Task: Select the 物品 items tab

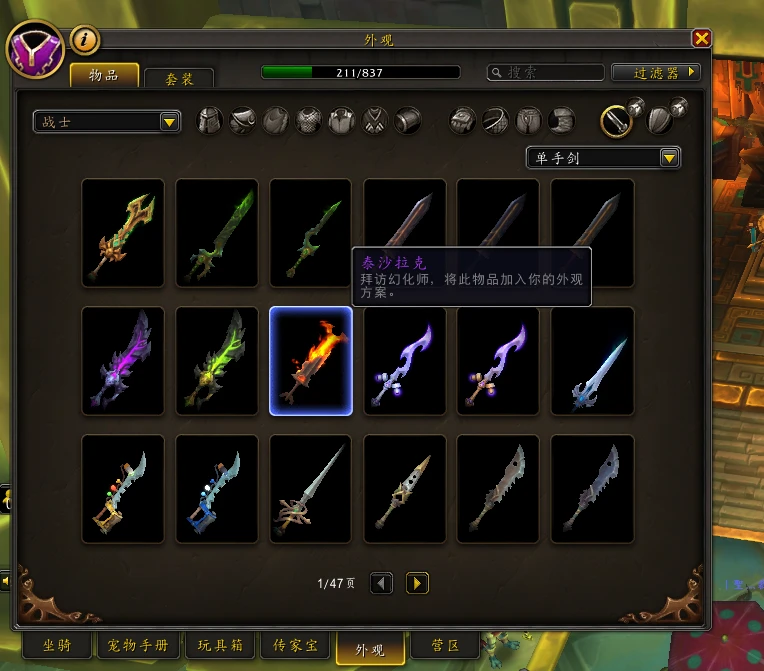Action: 103,75
